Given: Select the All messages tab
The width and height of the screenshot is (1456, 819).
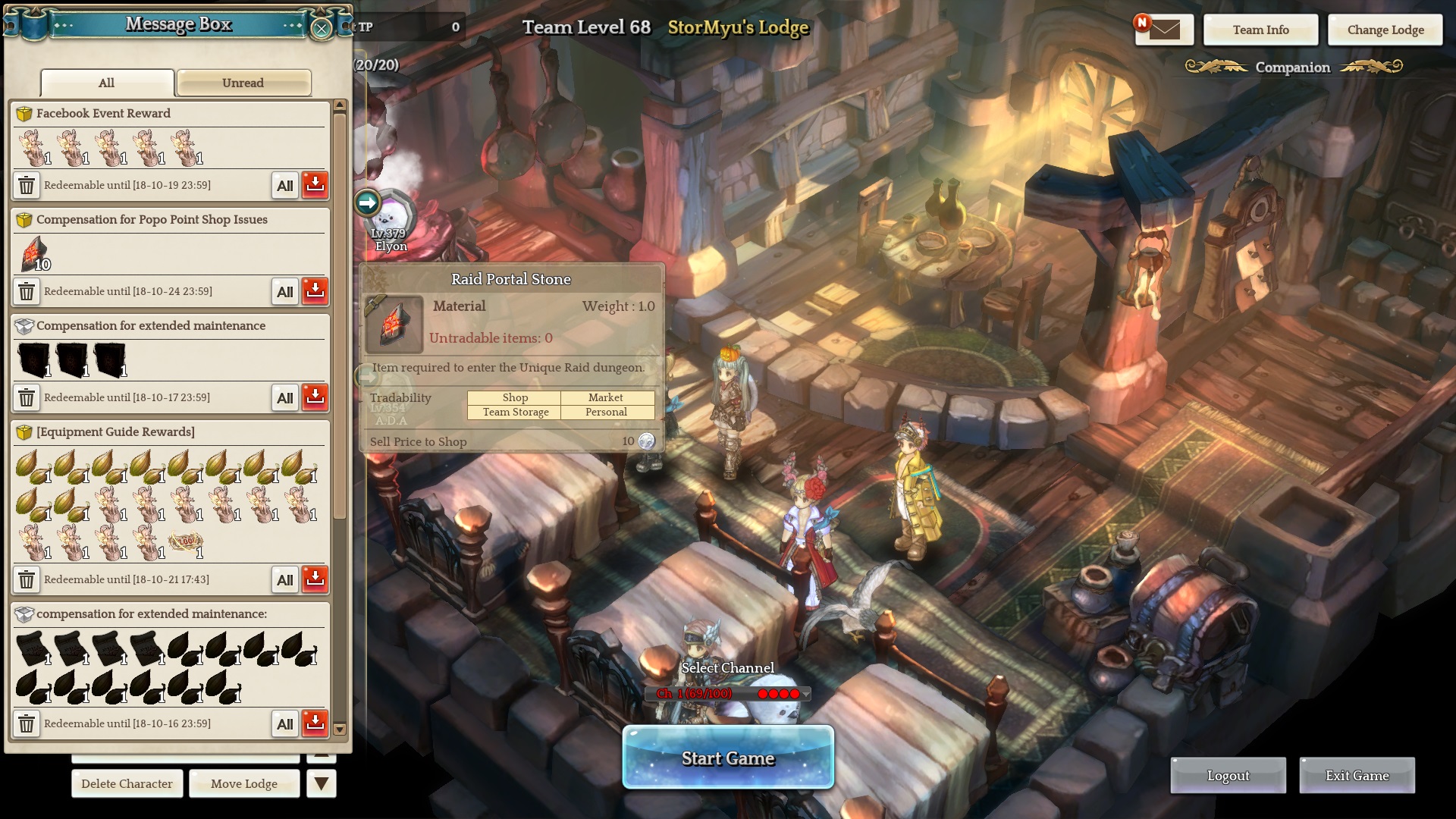Looking at the screenshot, I should tap(107, 83).
